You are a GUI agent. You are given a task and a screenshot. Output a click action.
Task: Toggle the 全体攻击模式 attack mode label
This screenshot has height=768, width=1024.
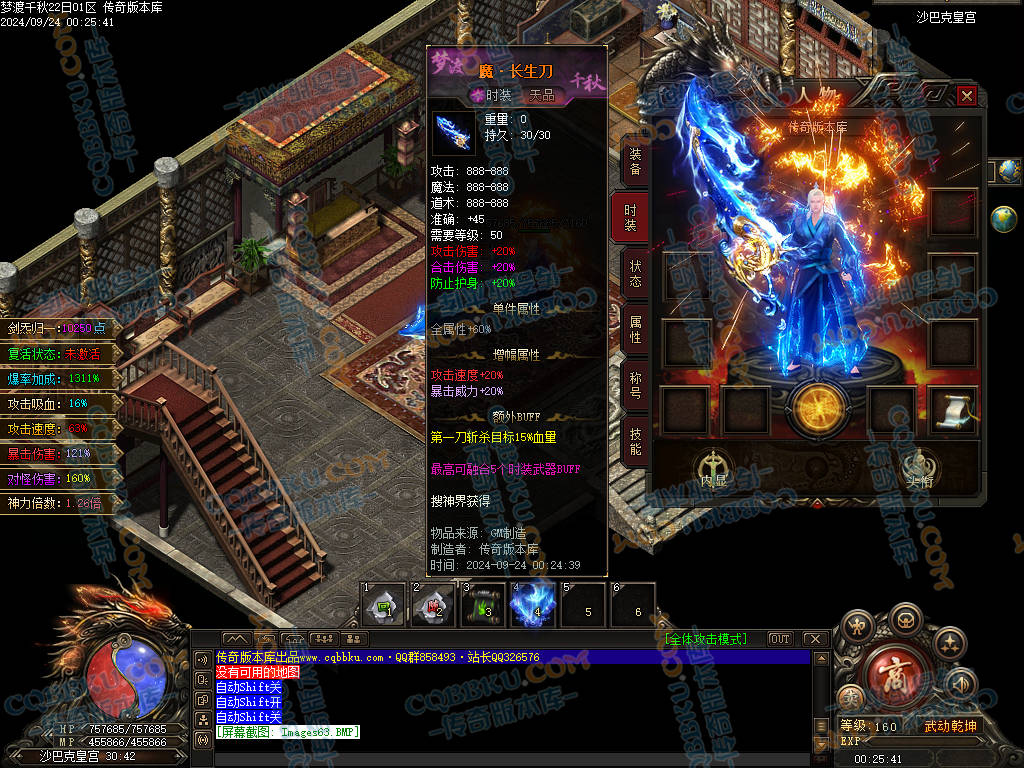coord(705,639)
